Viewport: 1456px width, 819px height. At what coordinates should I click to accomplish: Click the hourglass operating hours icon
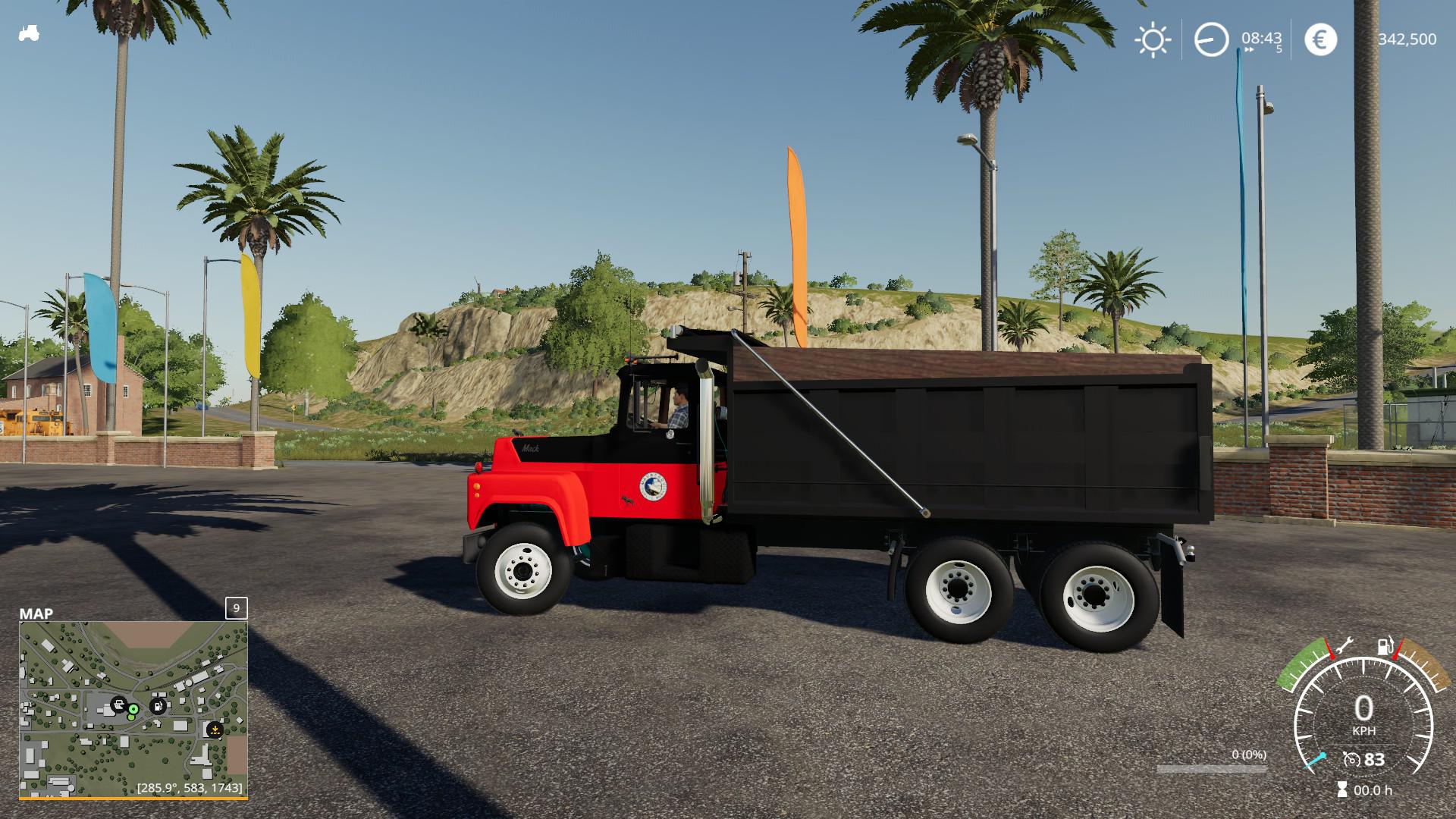1343,789
